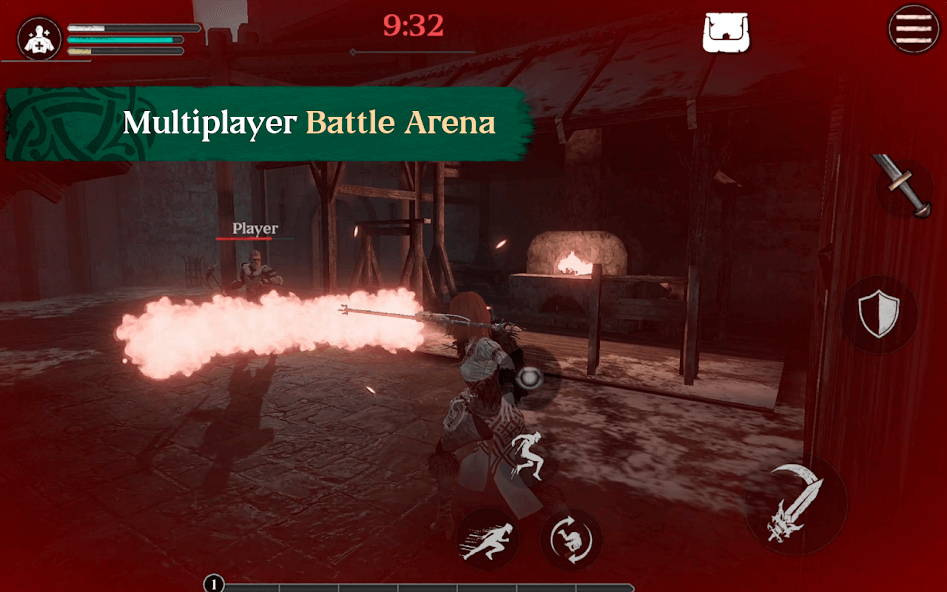Use the heavy curved blade attack
Viewport: 947px width, 592px height.
point(795,508)
